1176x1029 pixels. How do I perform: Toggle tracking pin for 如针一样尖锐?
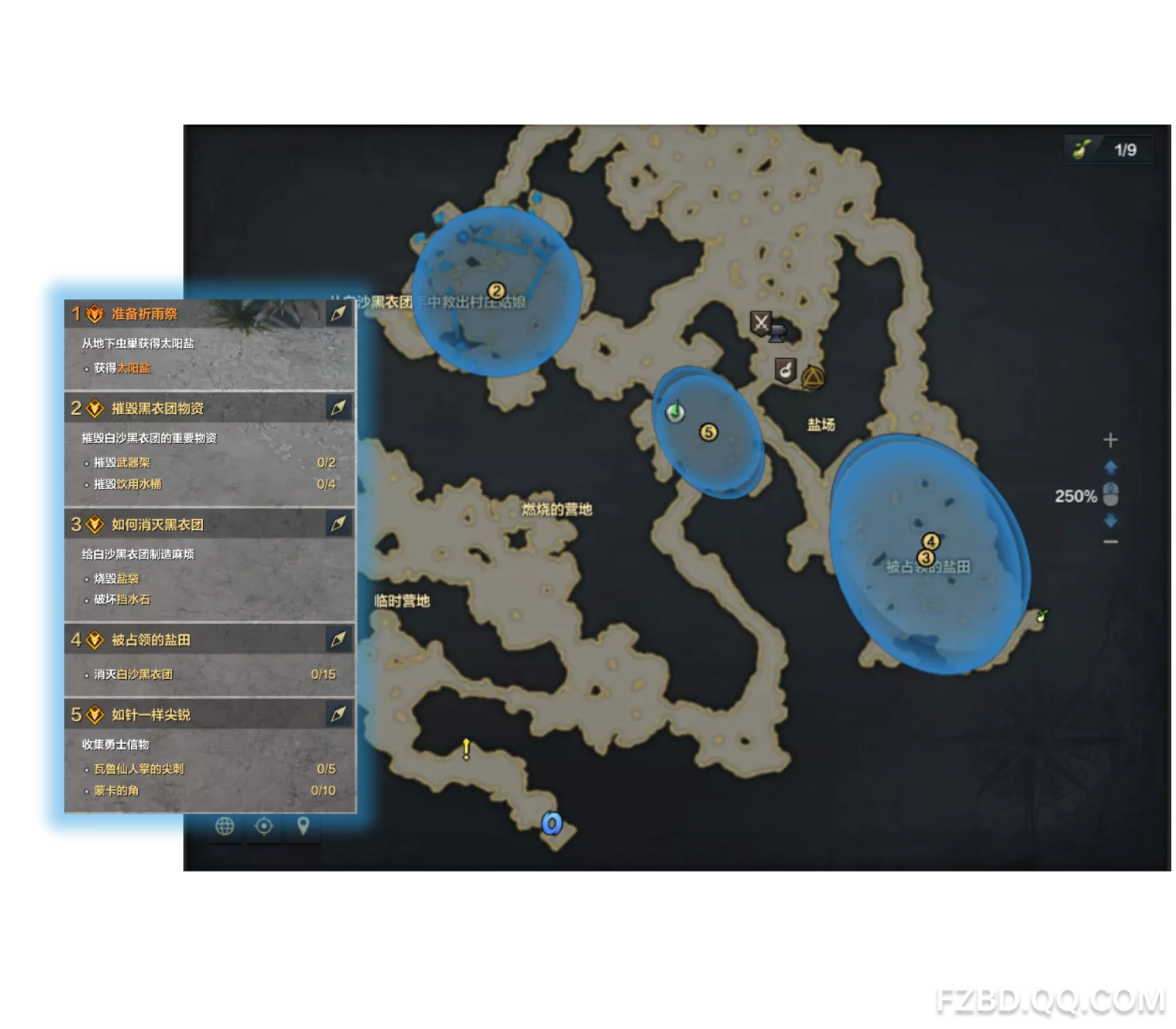coord(338,714)
